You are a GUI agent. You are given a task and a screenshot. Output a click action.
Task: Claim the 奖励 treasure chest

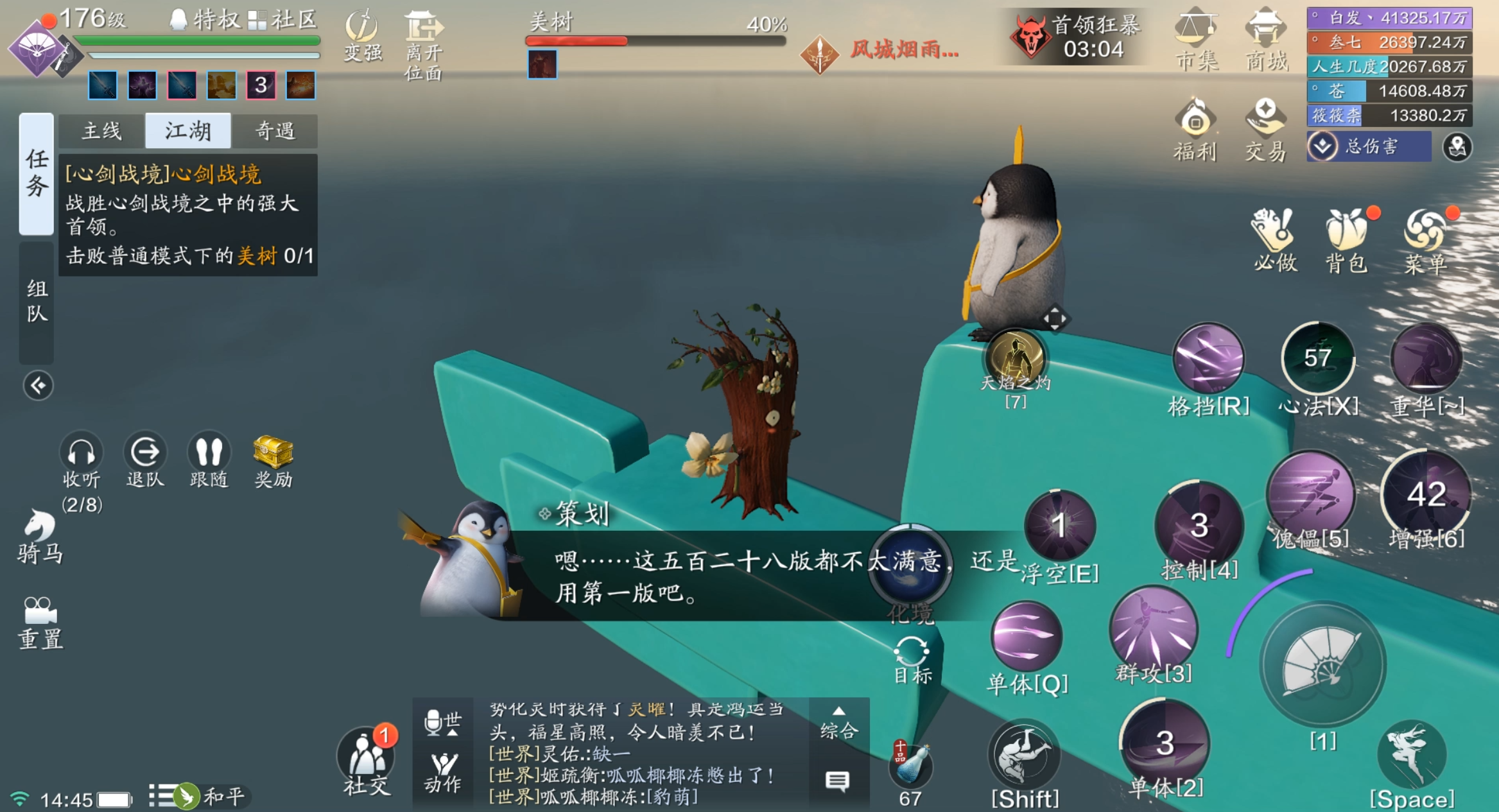pos(273,460)
